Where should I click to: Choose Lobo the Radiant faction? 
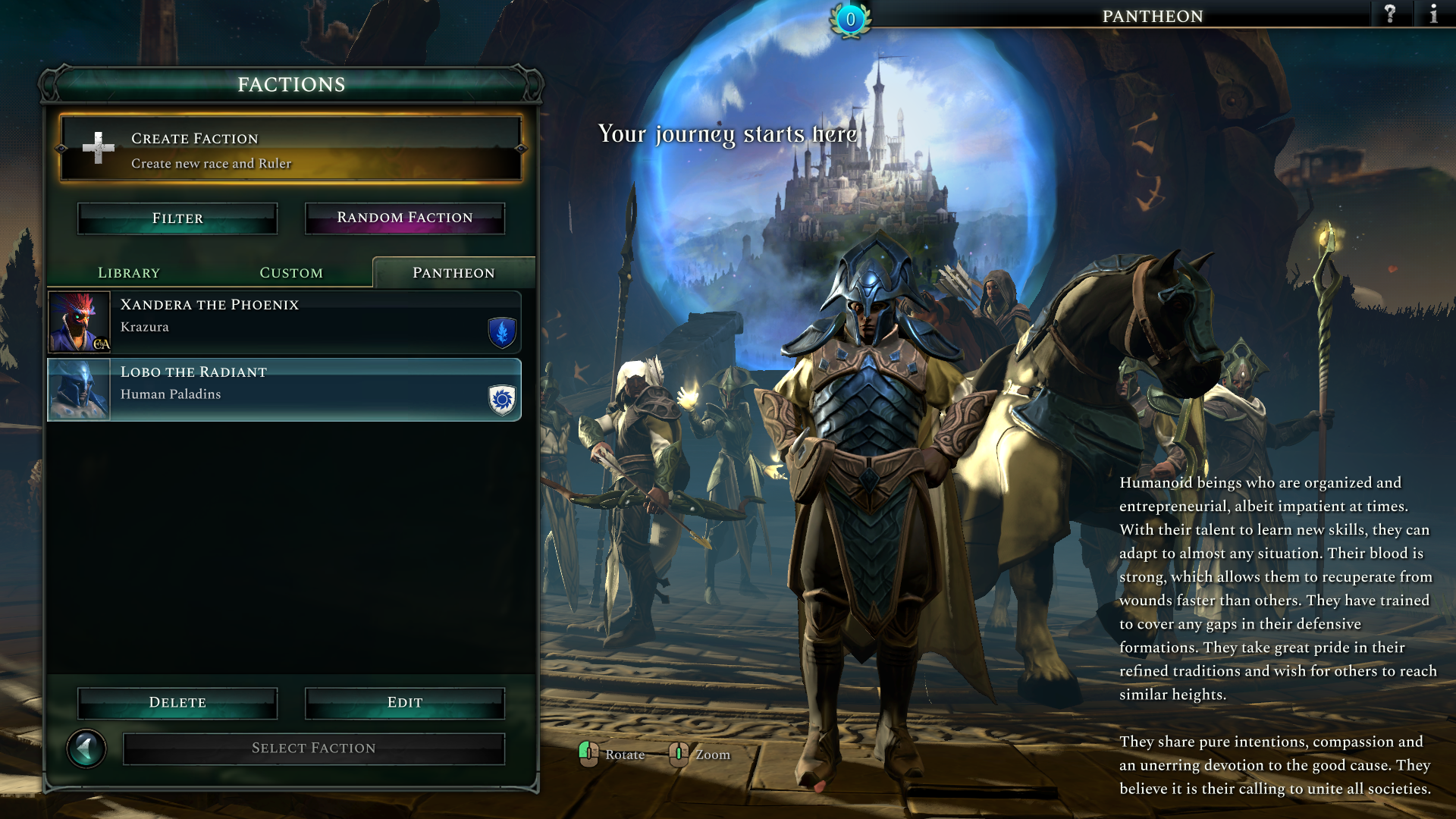click(284, 390)
